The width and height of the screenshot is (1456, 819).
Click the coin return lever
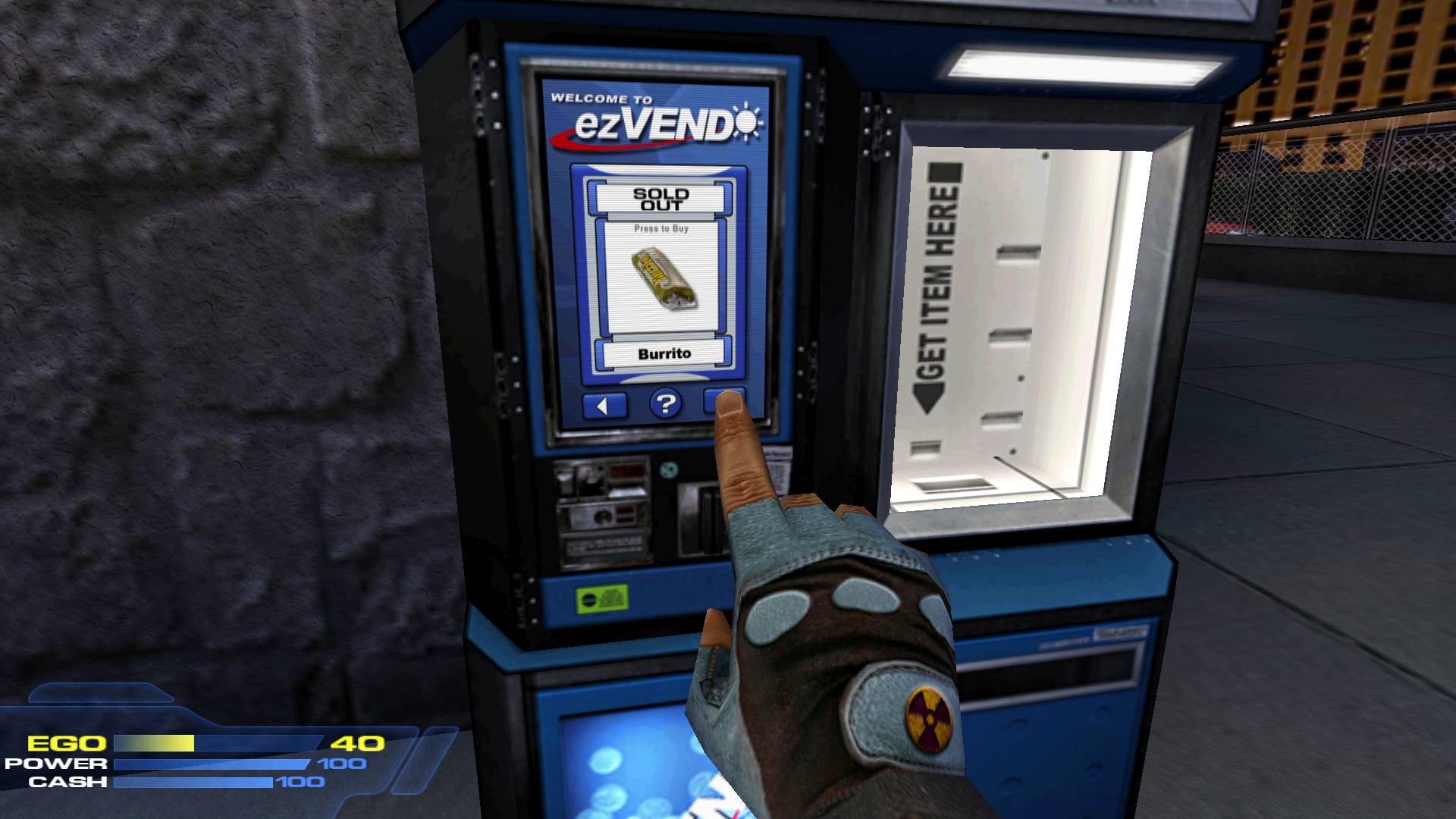point(602,517)
